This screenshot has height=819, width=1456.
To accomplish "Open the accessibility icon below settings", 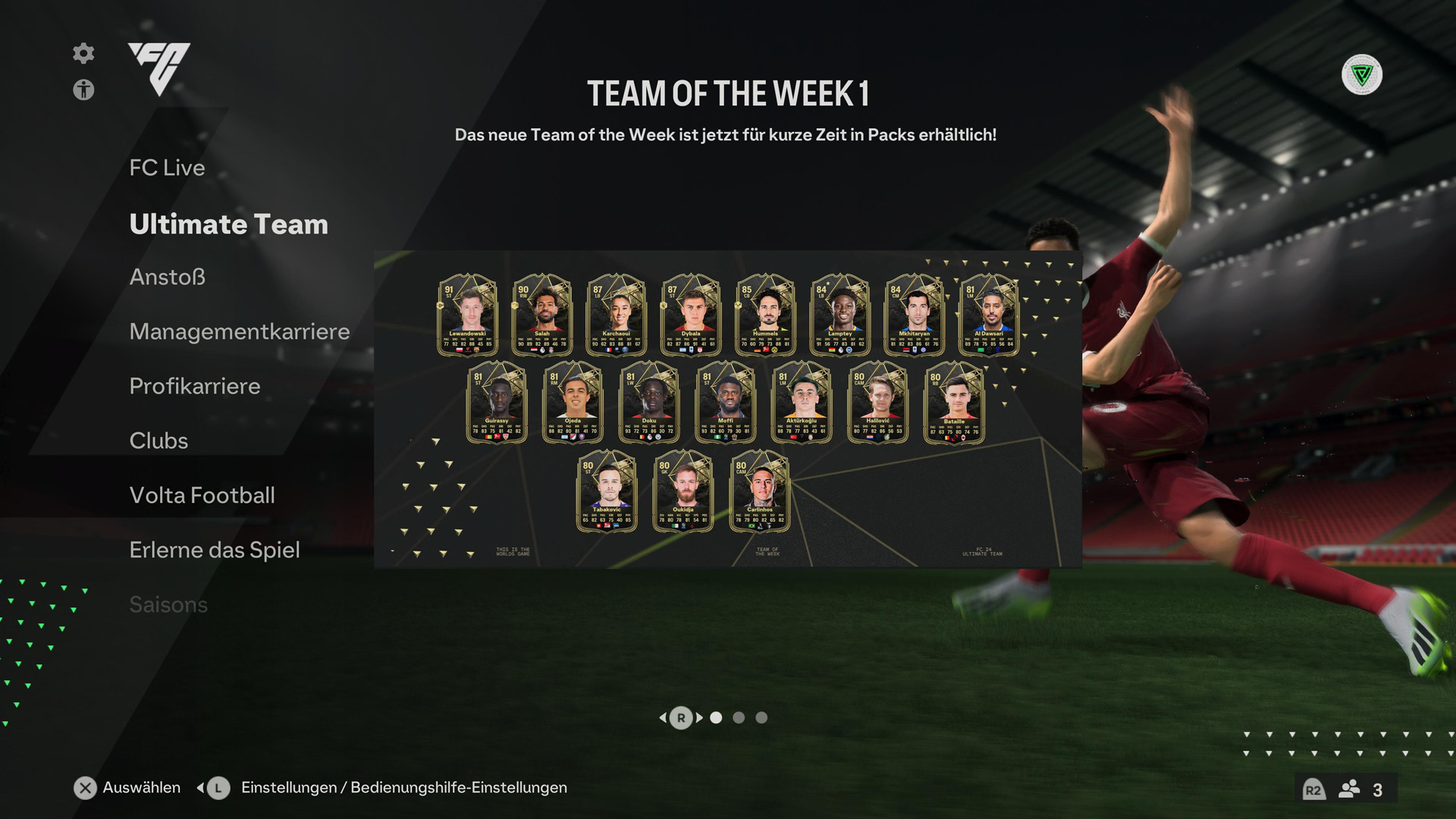I will click(83, 90).
